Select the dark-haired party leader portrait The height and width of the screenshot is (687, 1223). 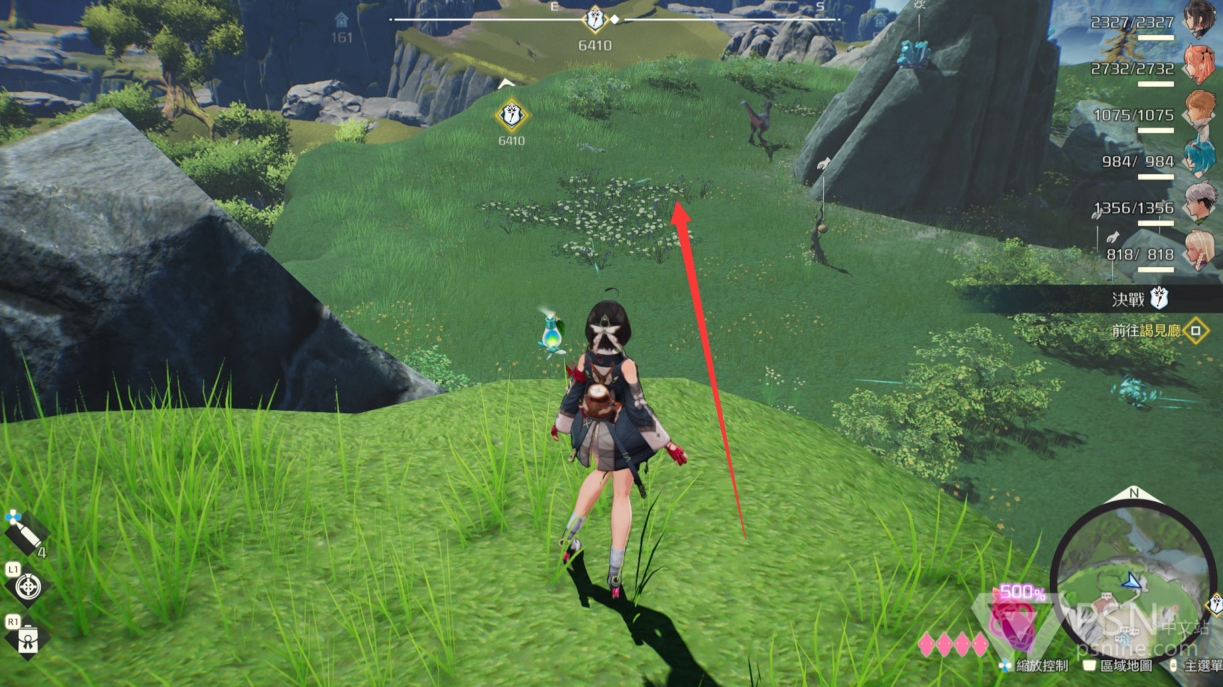[1199, 18]
